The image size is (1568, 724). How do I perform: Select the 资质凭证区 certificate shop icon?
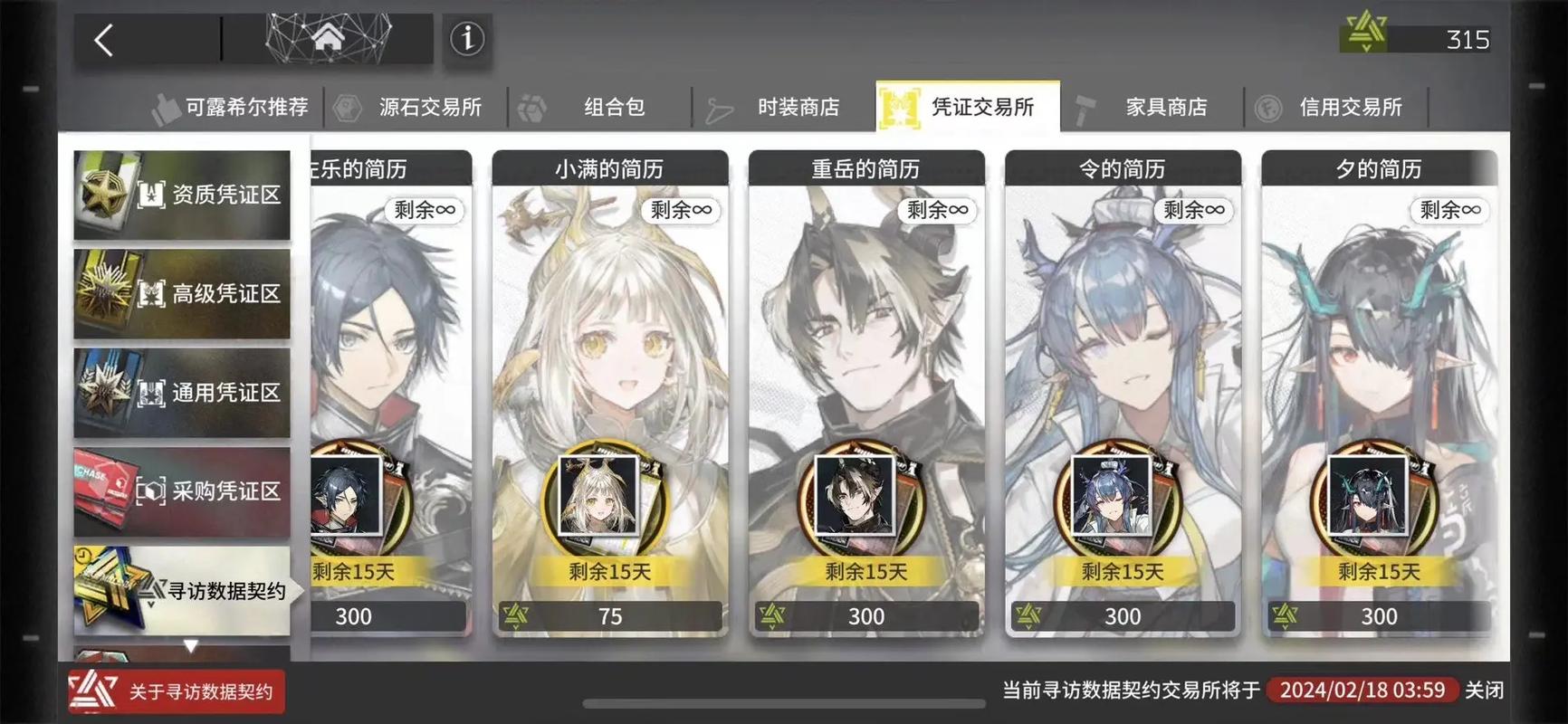[x=181, y=195]
